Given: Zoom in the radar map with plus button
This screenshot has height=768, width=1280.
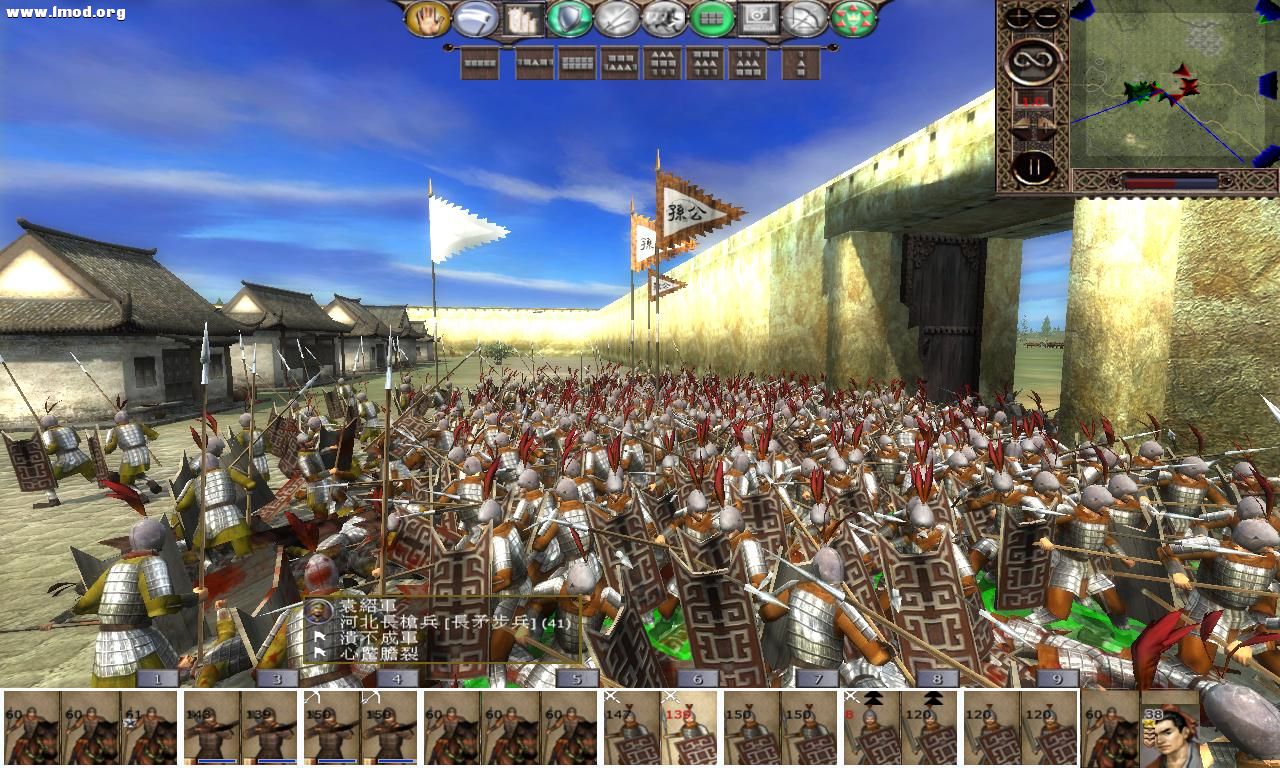Looking at the screenshot, I should pos(1019,16).
